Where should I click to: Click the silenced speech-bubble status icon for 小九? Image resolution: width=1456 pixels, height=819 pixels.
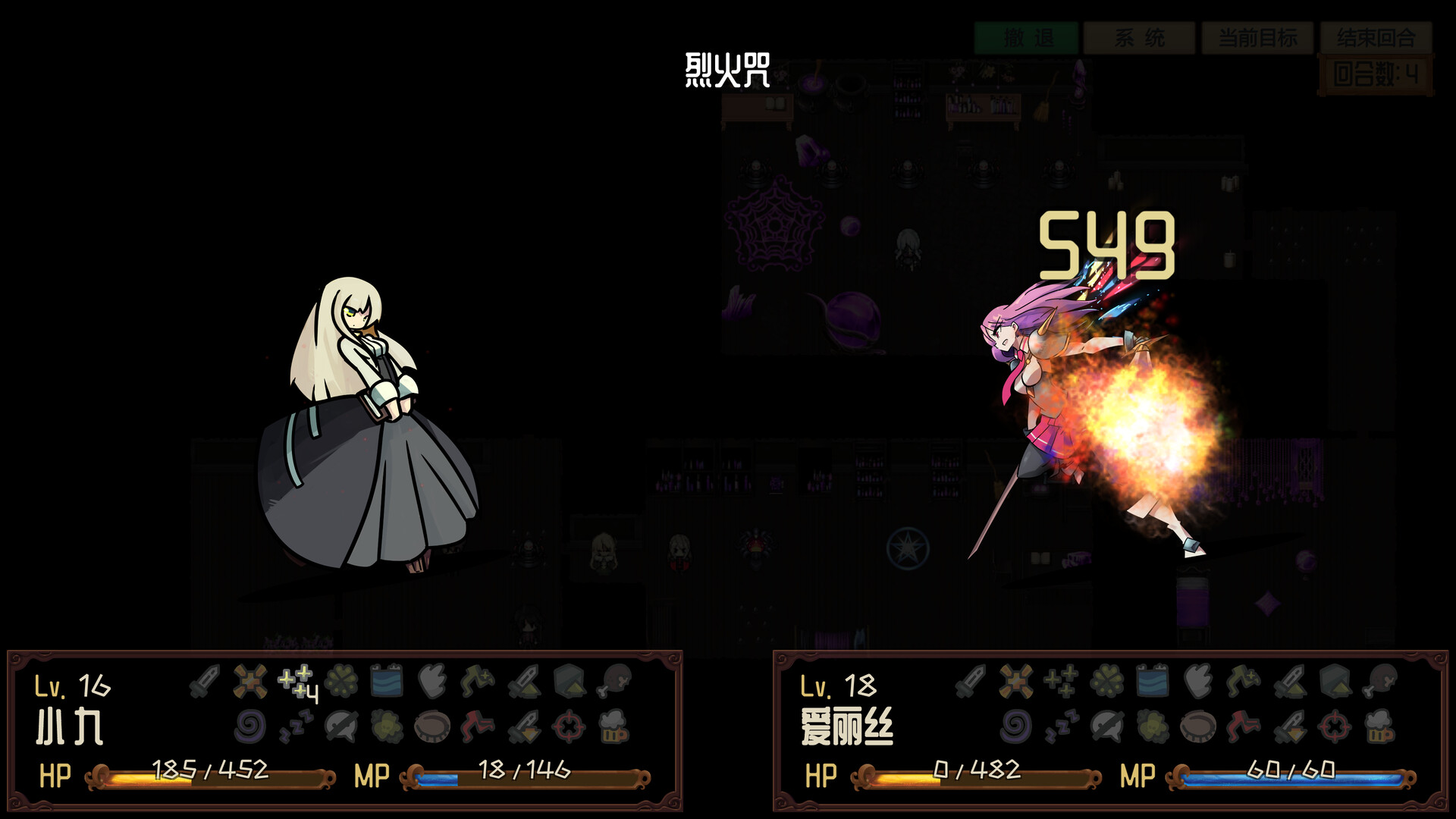tap(341, 727)
